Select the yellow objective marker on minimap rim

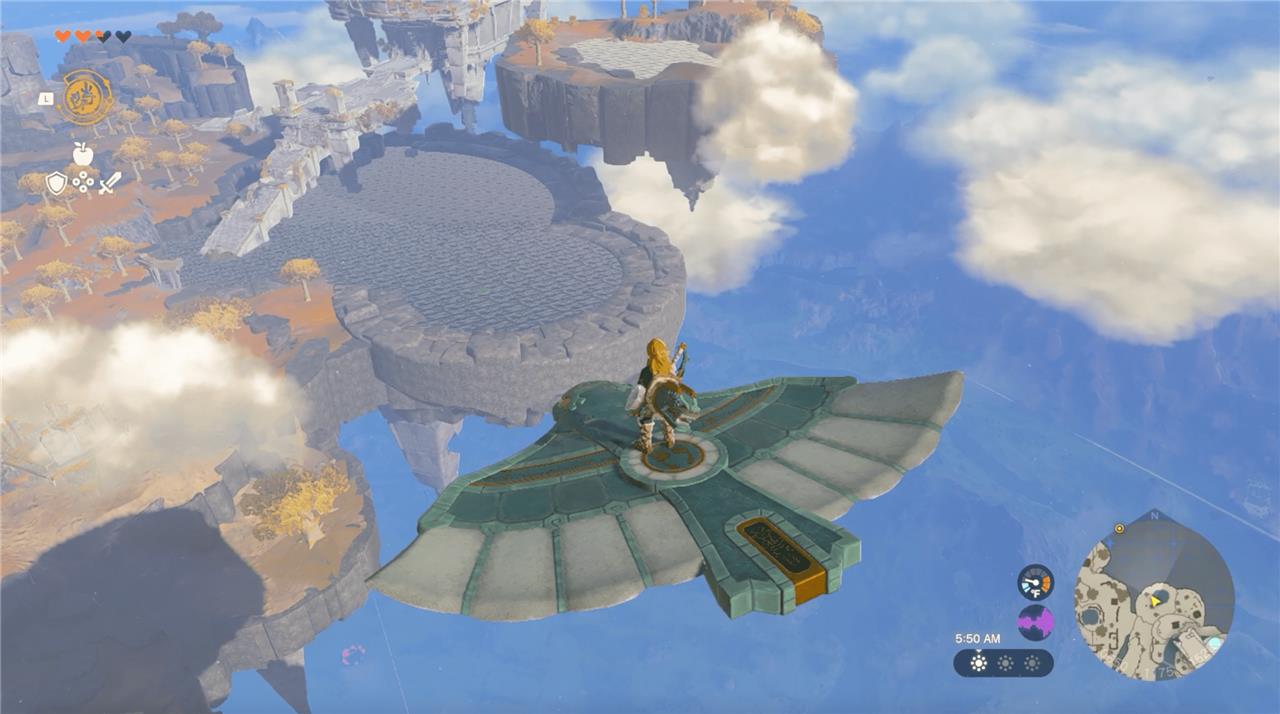pyautogui.click(x=1119, y=528)
